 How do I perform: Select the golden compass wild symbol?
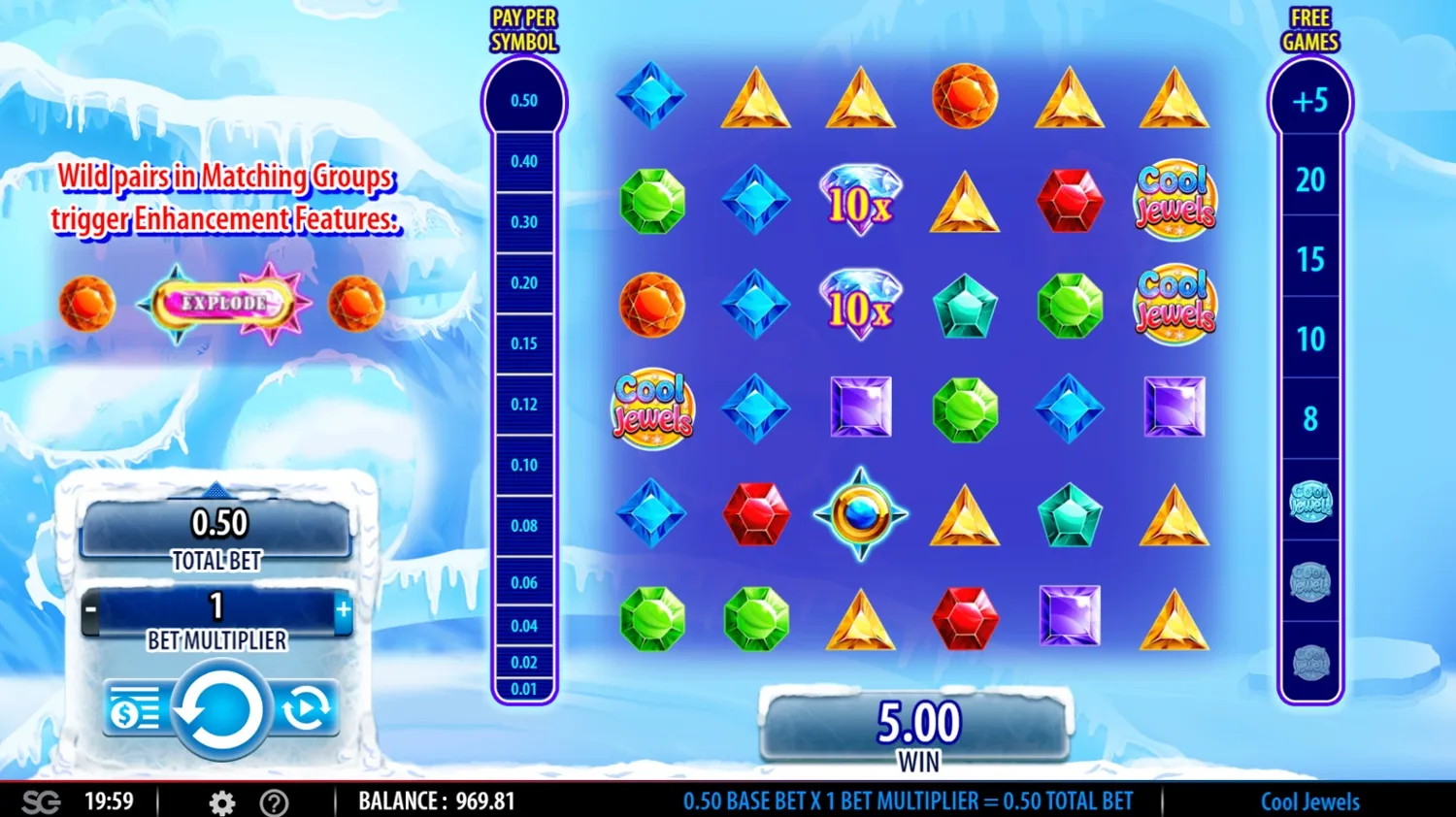coord(859,515)
